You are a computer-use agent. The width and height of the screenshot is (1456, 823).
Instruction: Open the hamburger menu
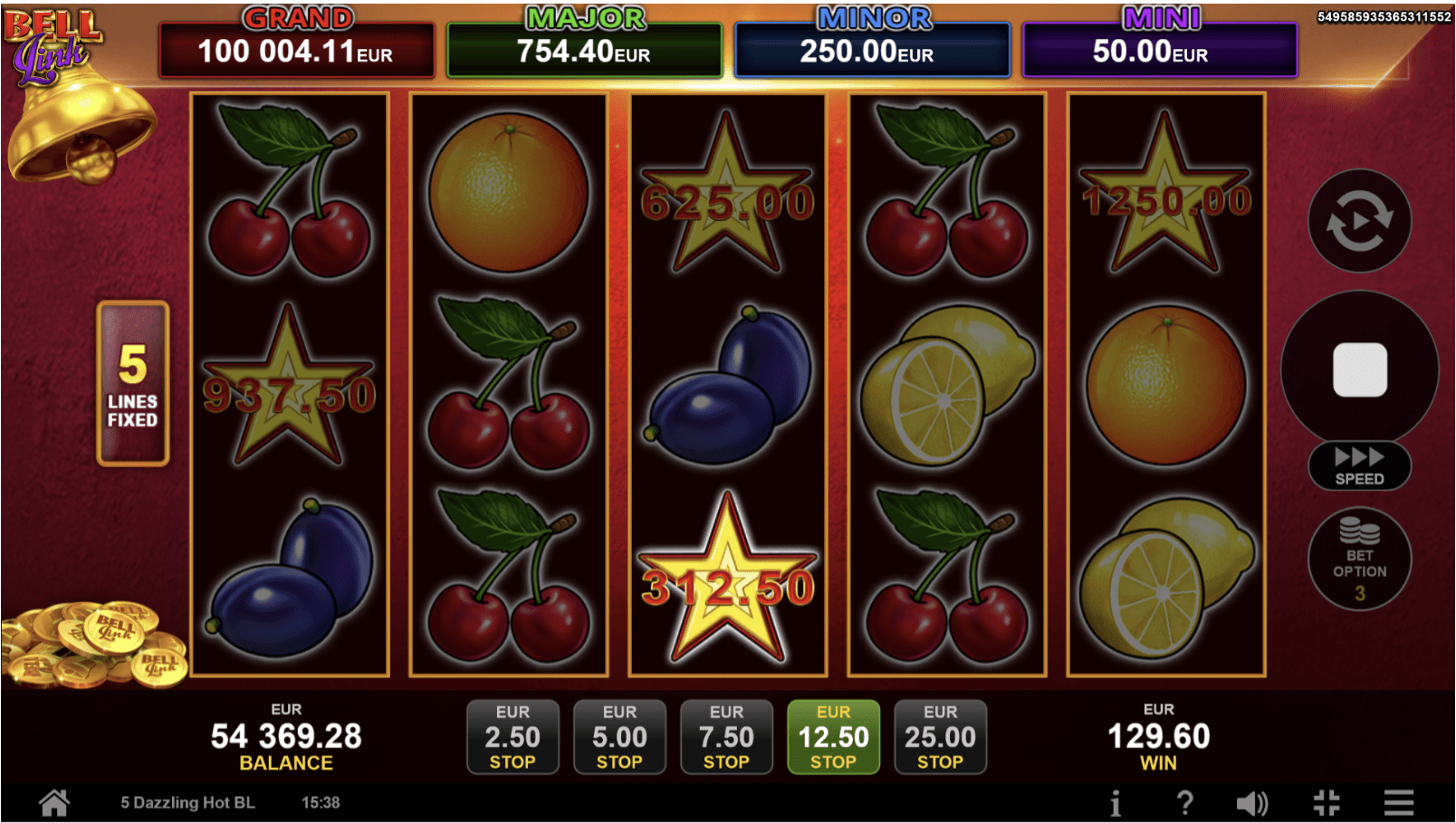tap(1399, 802)
